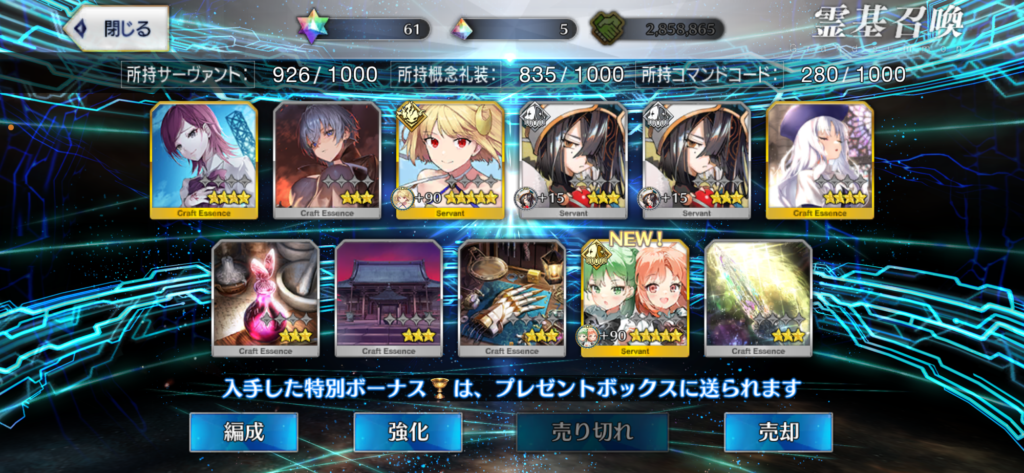This screenshot has width=1024, height=473.
Task: Select the NEW twin-girl Servant card
Action: 635,298
